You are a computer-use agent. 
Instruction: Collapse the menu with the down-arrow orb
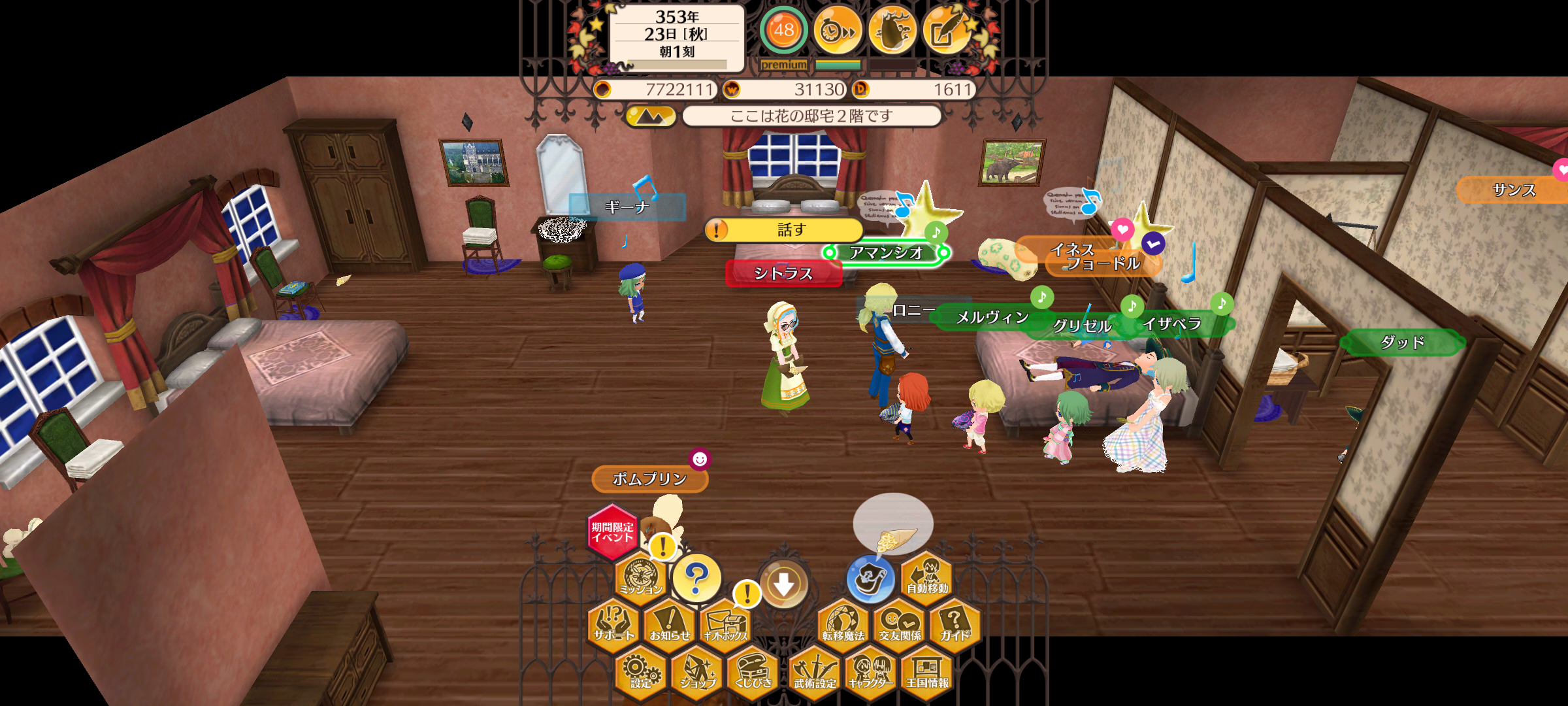pos(784,584)
